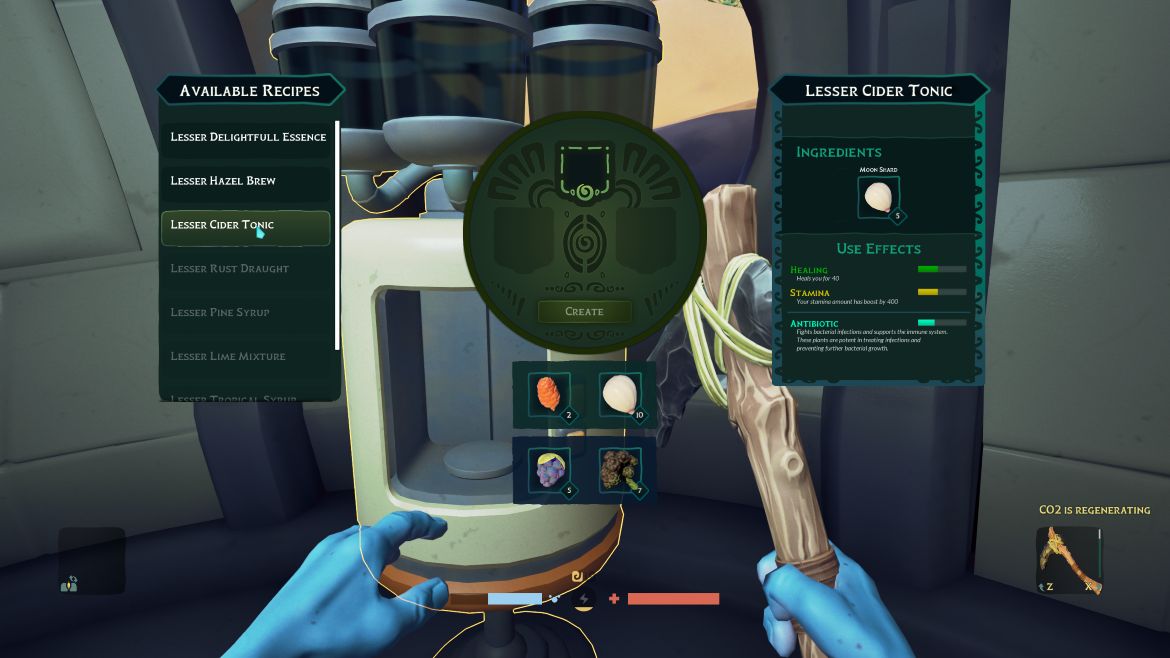Choose the dark mossy ingredient slot
Image resolution: width=1170 pixels, height=658 pixels.
tap(621, 469)
